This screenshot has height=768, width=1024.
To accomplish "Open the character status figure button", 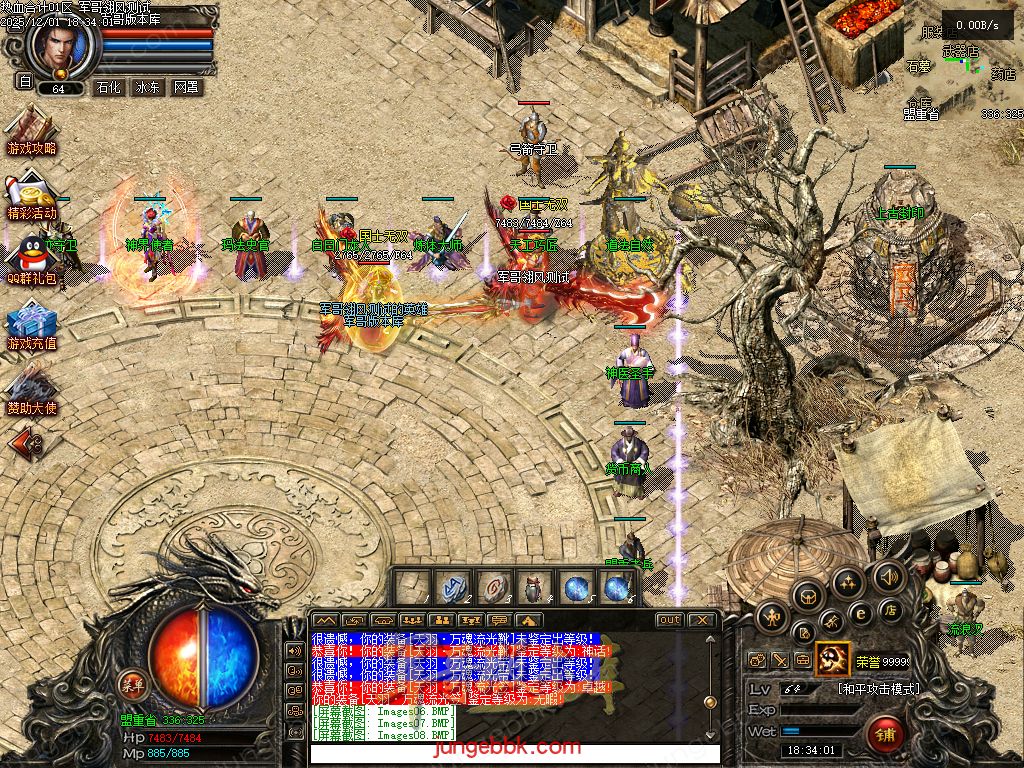I will point(771,617).
